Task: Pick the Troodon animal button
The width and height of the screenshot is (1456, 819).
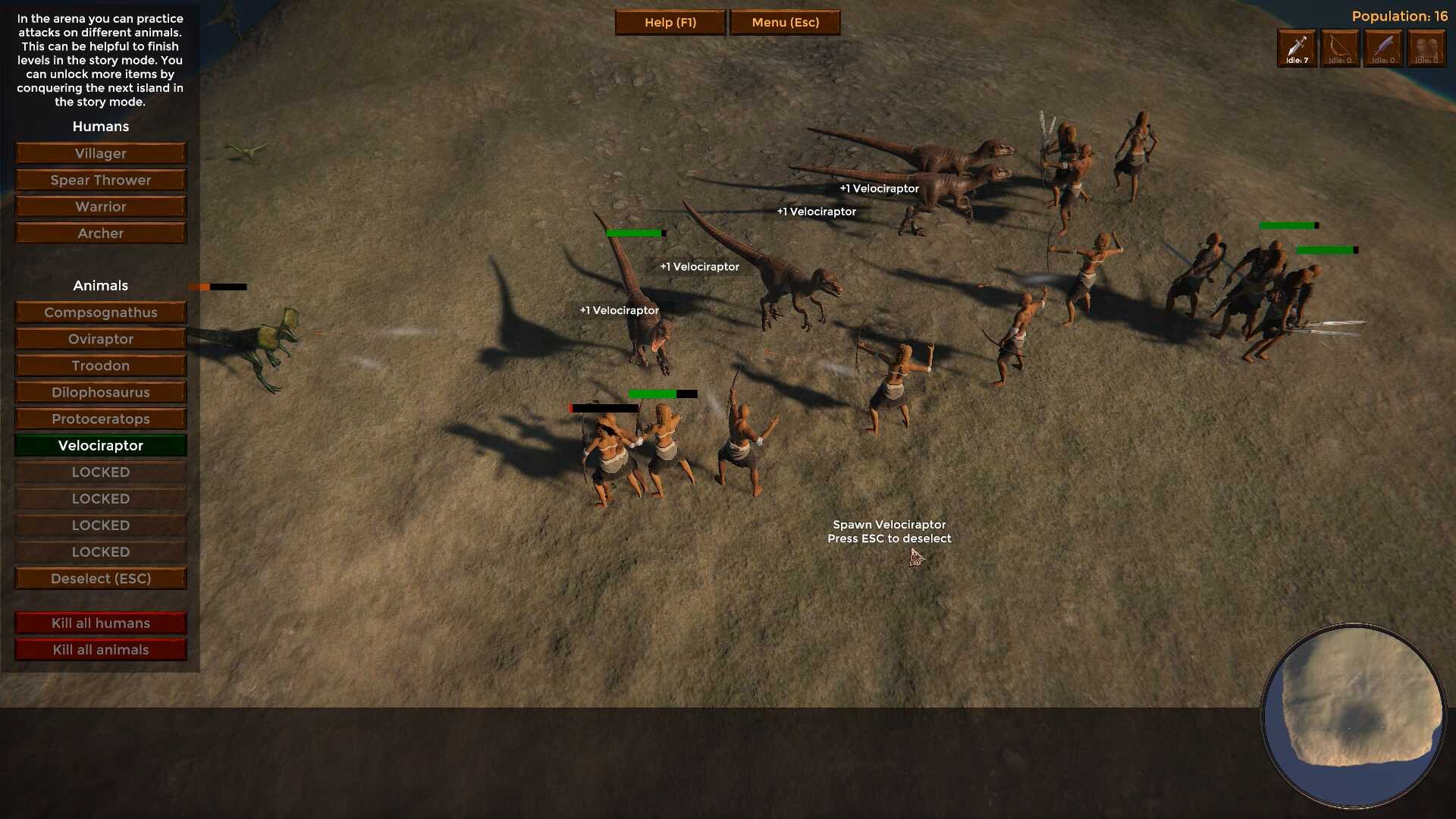Action: pos(101,366)
